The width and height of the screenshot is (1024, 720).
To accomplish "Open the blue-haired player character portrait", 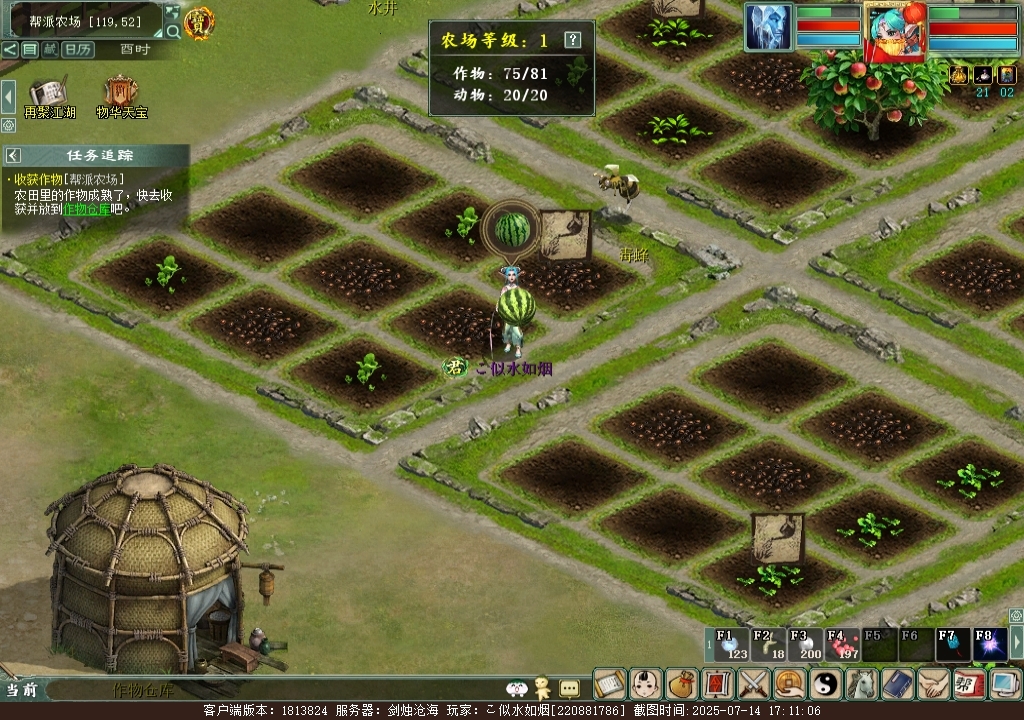I will click(x=895, y=30).
